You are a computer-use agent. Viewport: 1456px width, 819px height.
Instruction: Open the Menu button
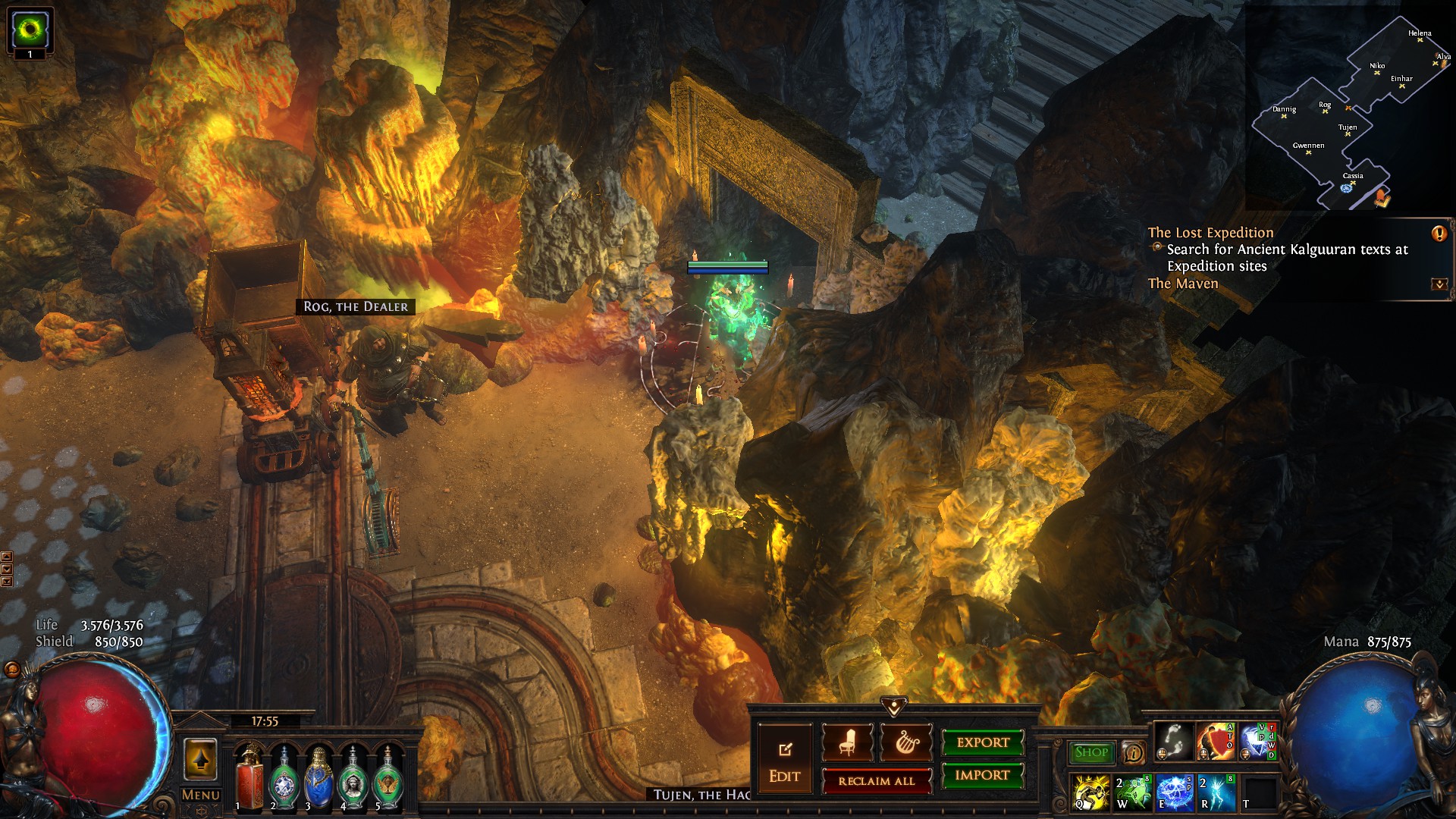pos(201,795)
